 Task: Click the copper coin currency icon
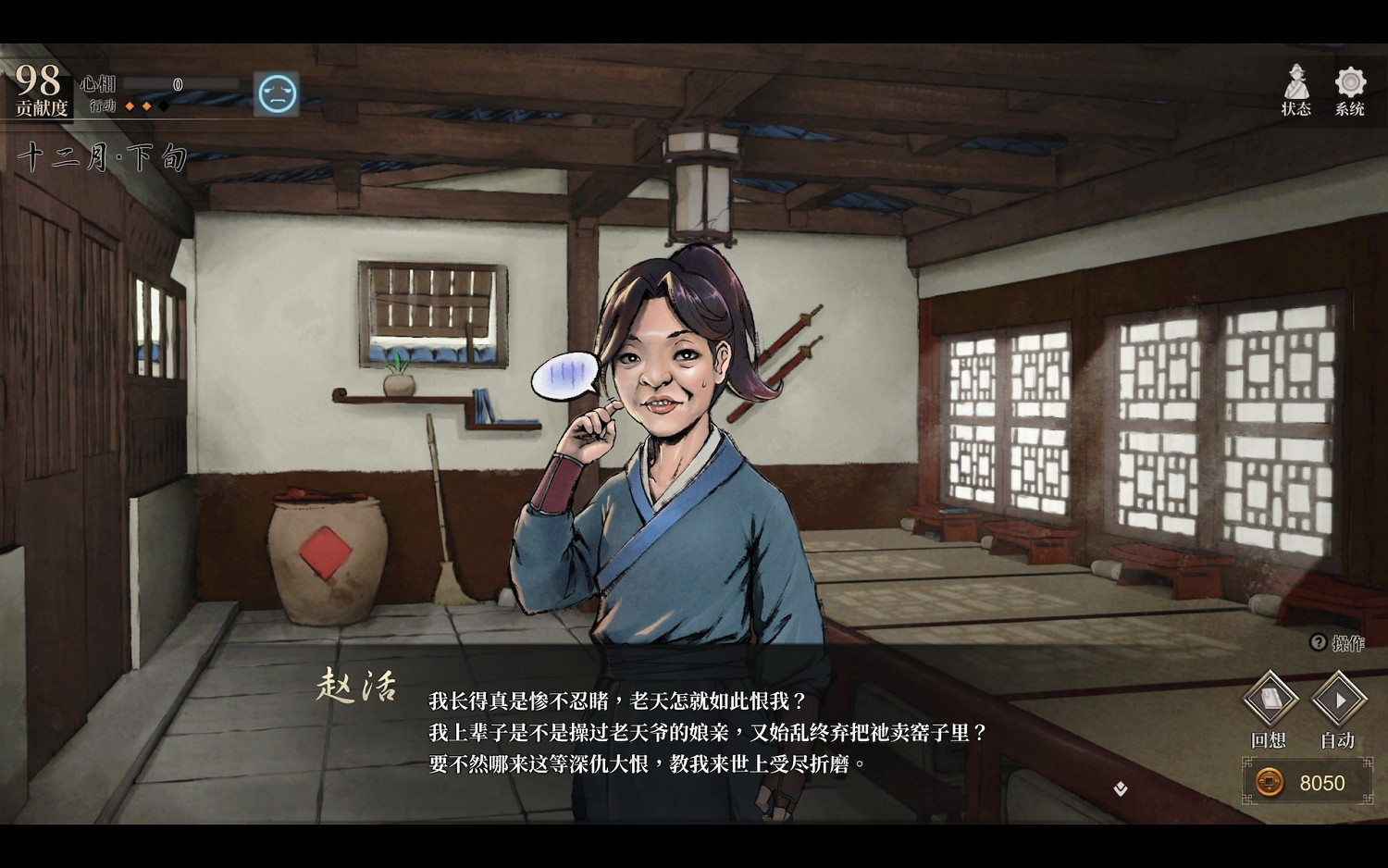1270,783
